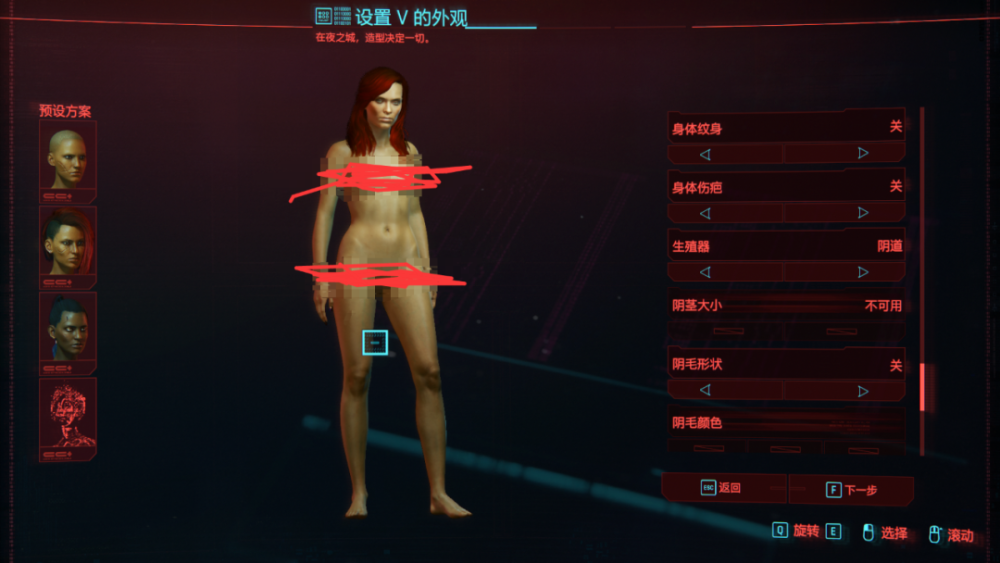The image size is (1000, 563).
Task: Click the 返回 back button
Action: tap(724, 488)
